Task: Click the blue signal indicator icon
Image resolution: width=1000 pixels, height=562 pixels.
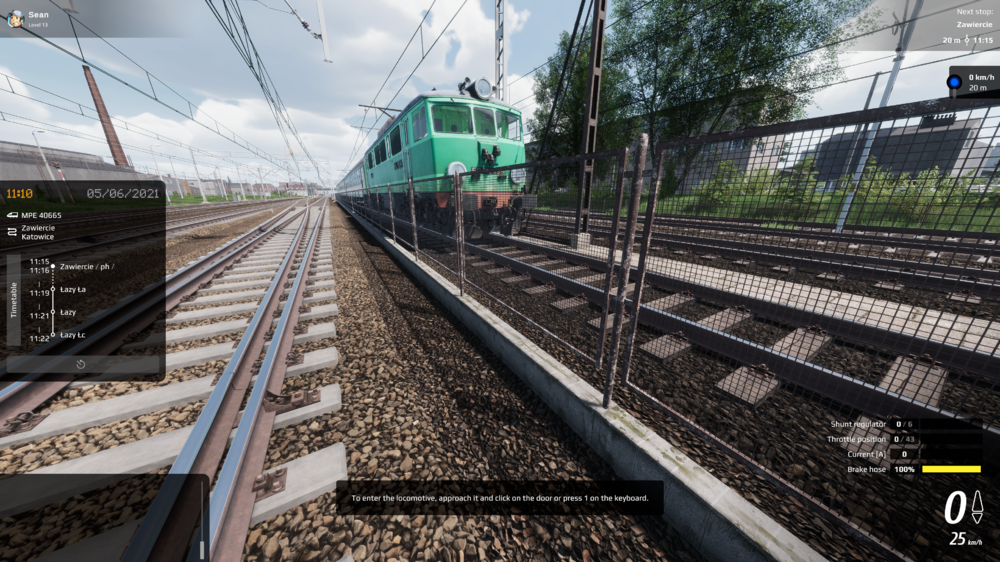Action: pos(955,81)
